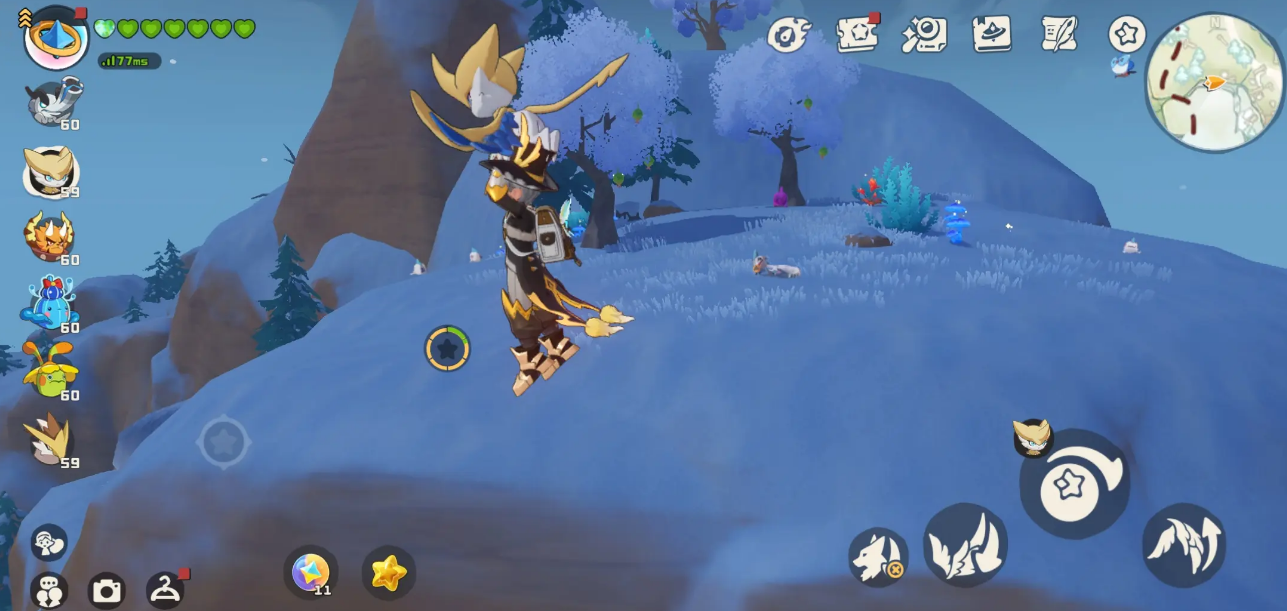Tap the round star button beside minimap

pos(1127,34)
